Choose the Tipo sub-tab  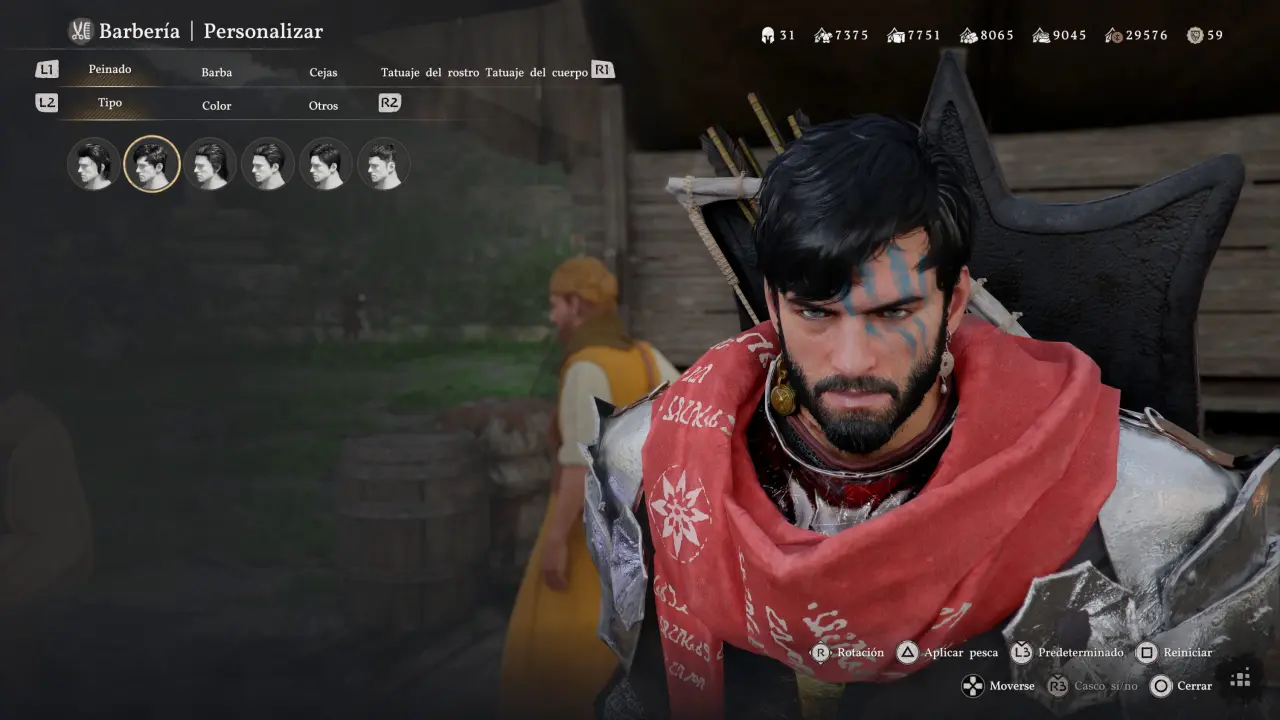(110, 103)
